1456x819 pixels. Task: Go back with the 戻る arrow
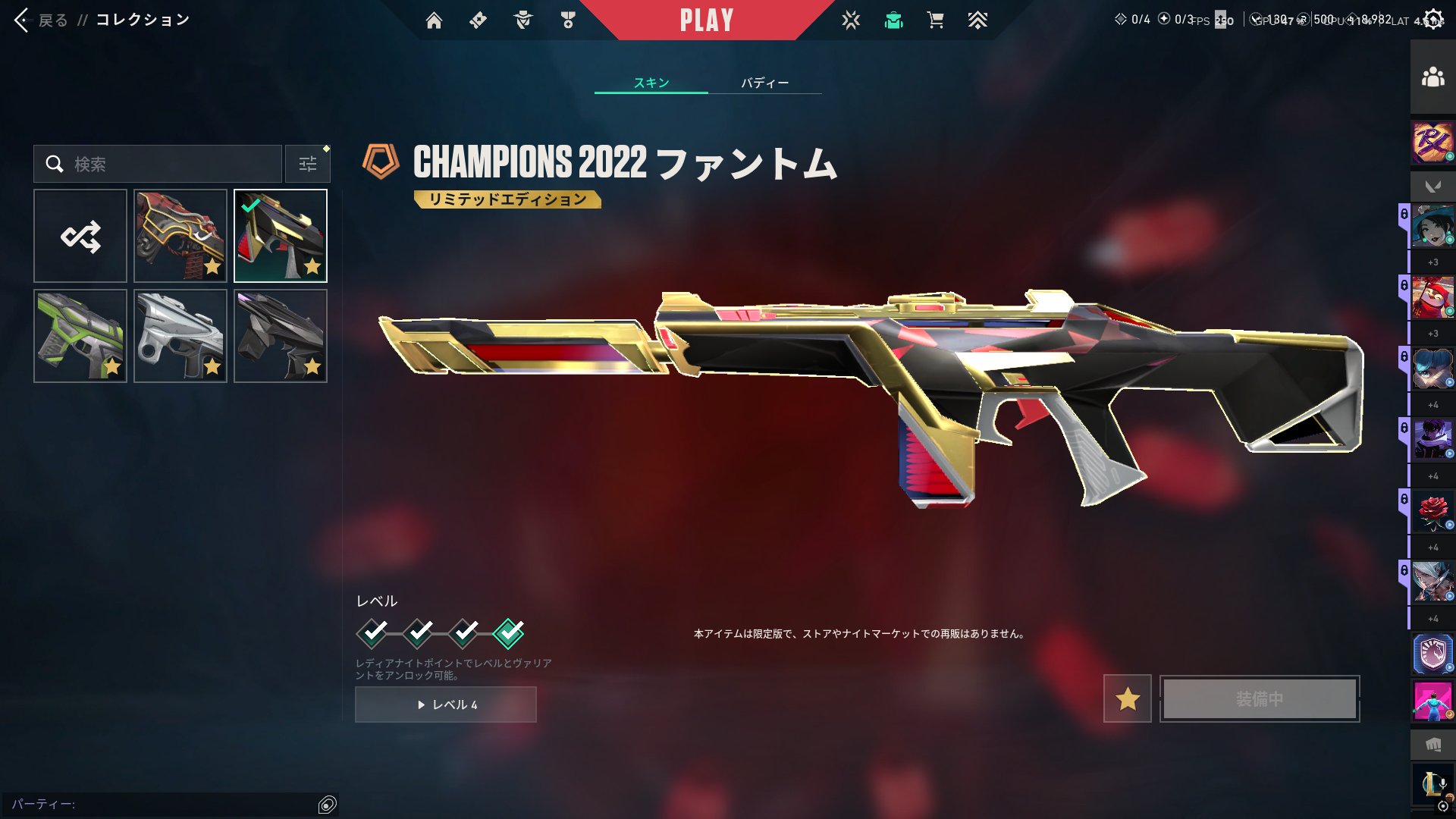(23, 20)
